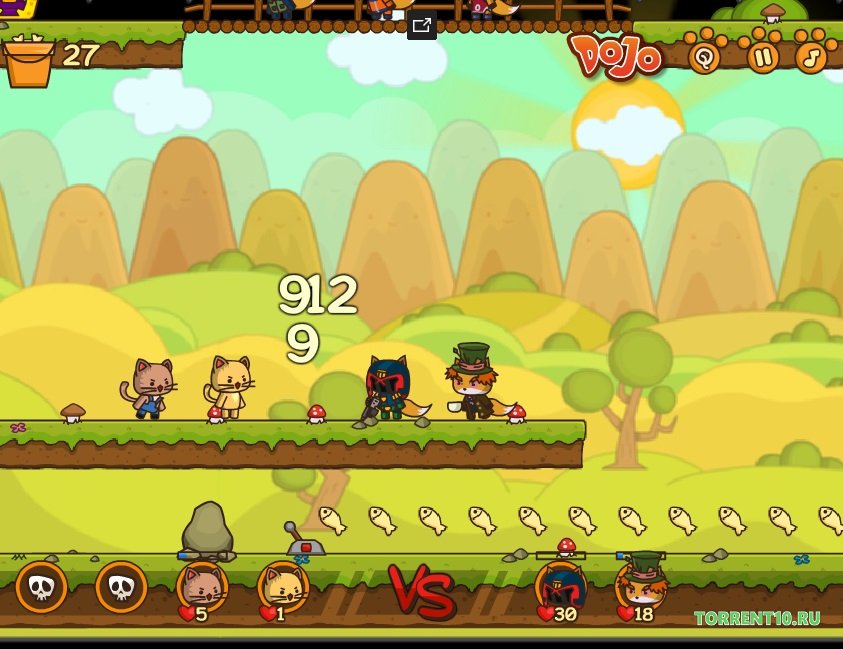Visit the torrent10.ru watermark link

pos(757,618)
